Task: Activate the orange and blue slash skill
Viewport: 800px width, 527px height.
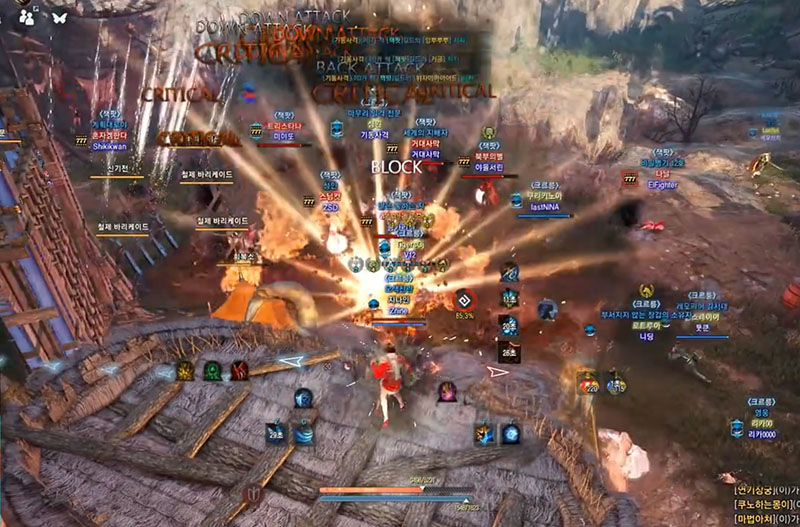Action: point(485,434)
